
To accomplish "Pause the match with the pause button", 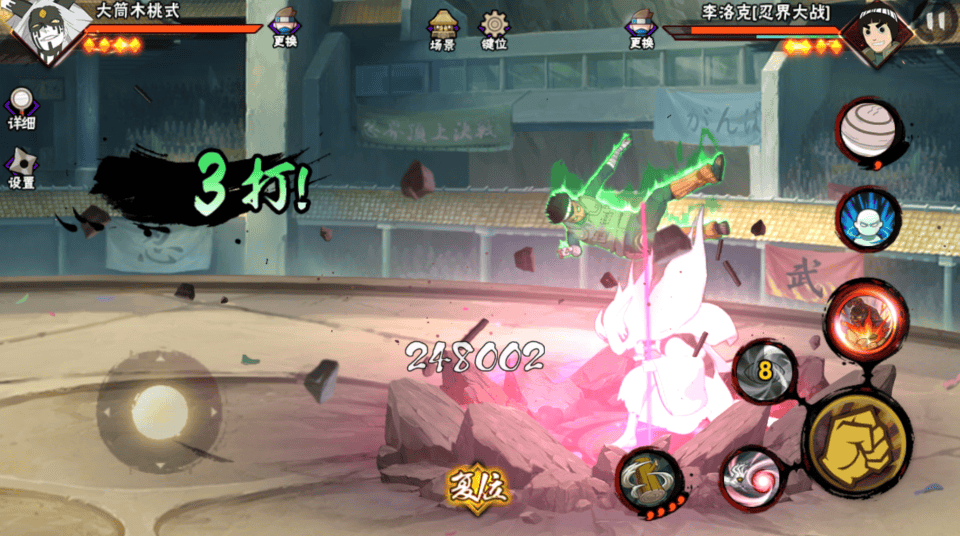I will (936, 20).
